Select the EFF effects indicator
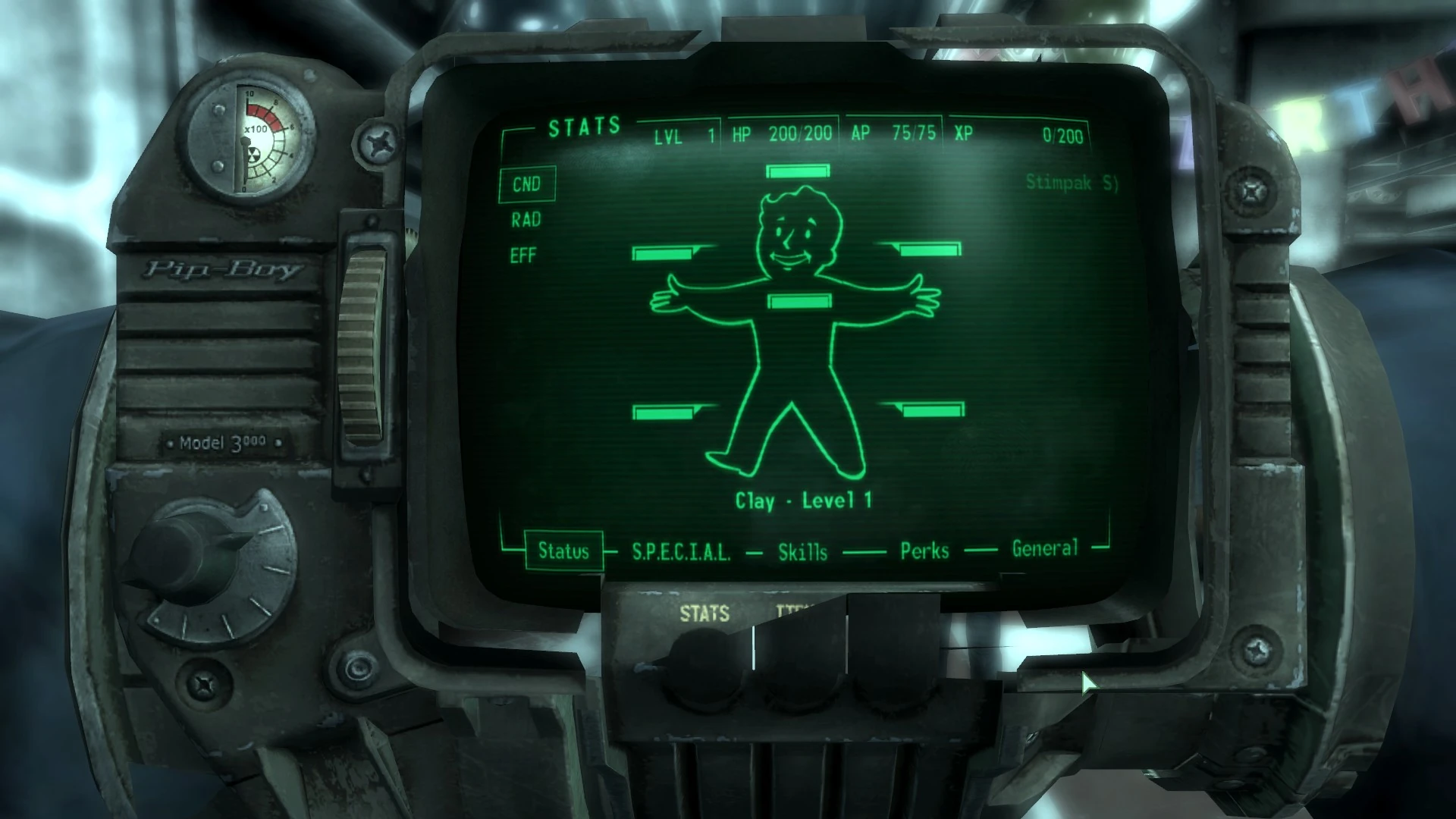The width and height of the screenshot is (1456, 819). point(522,255)
